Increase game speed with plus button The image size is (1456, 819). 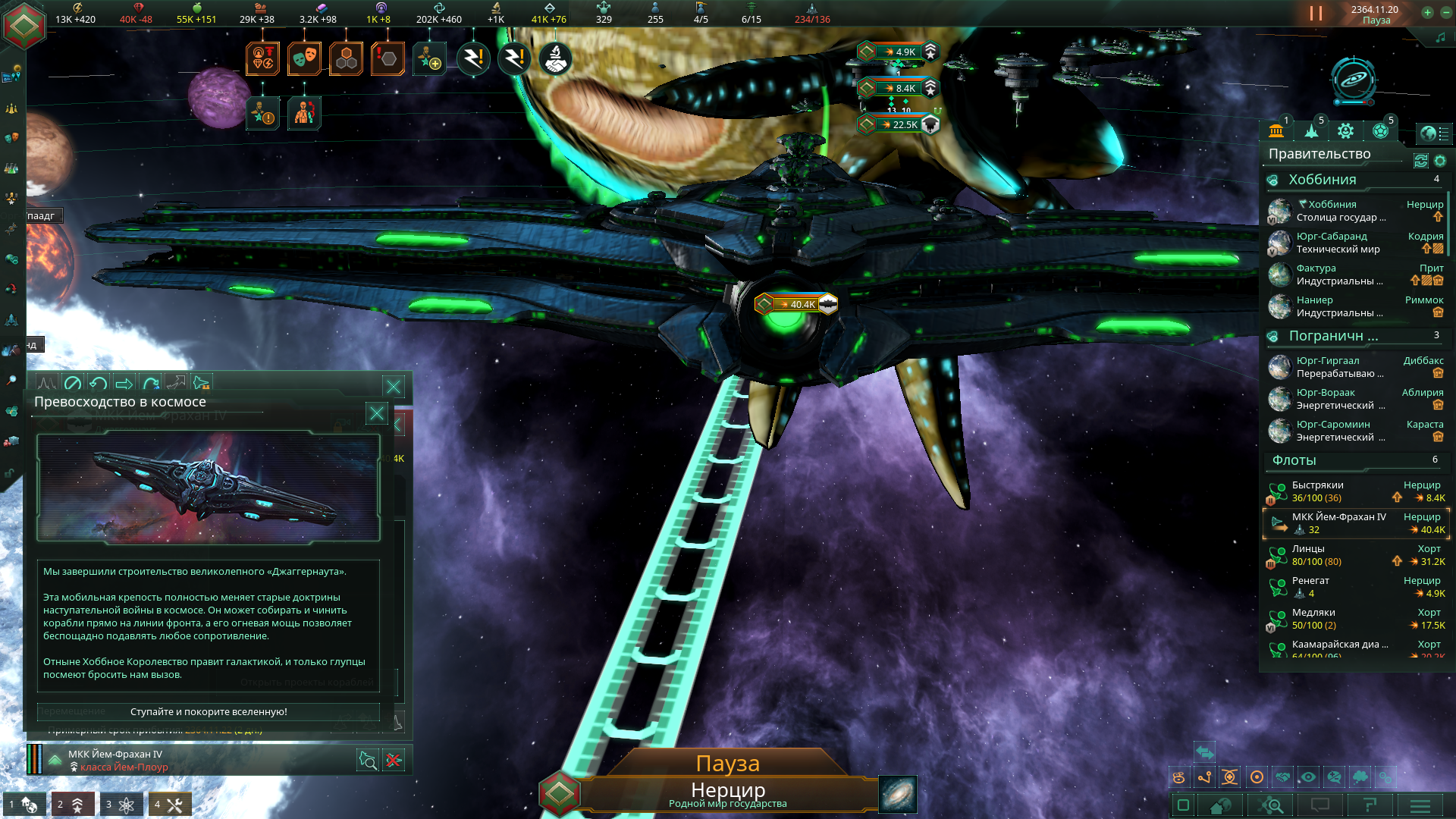tap(1427, 12)
